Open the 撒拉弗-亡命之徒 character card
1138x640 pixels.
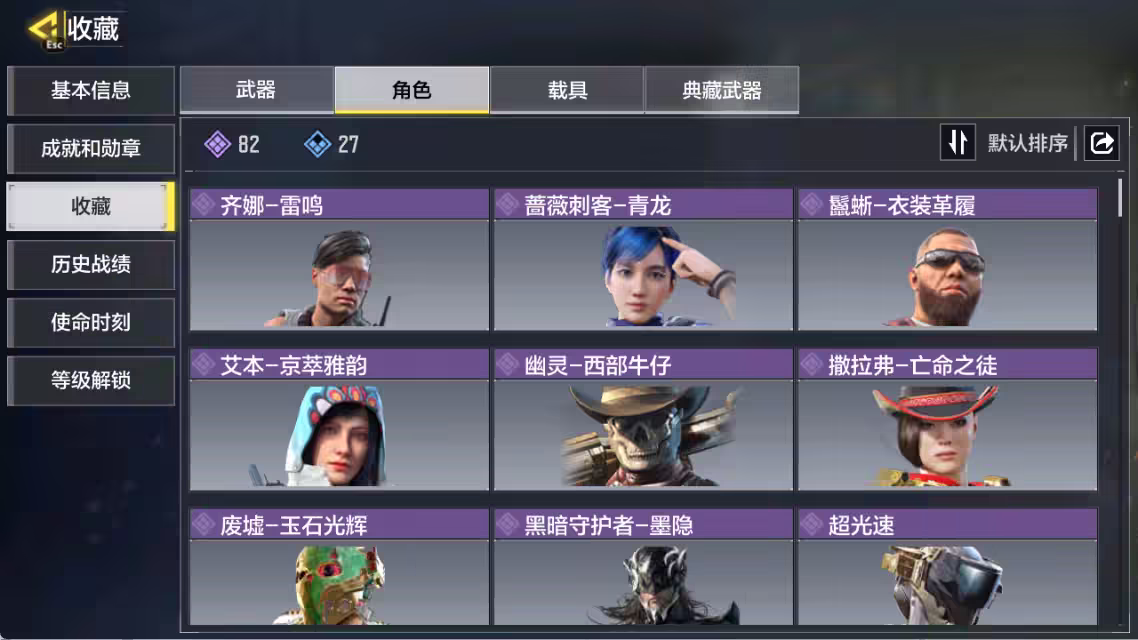[x=947, y=420]
